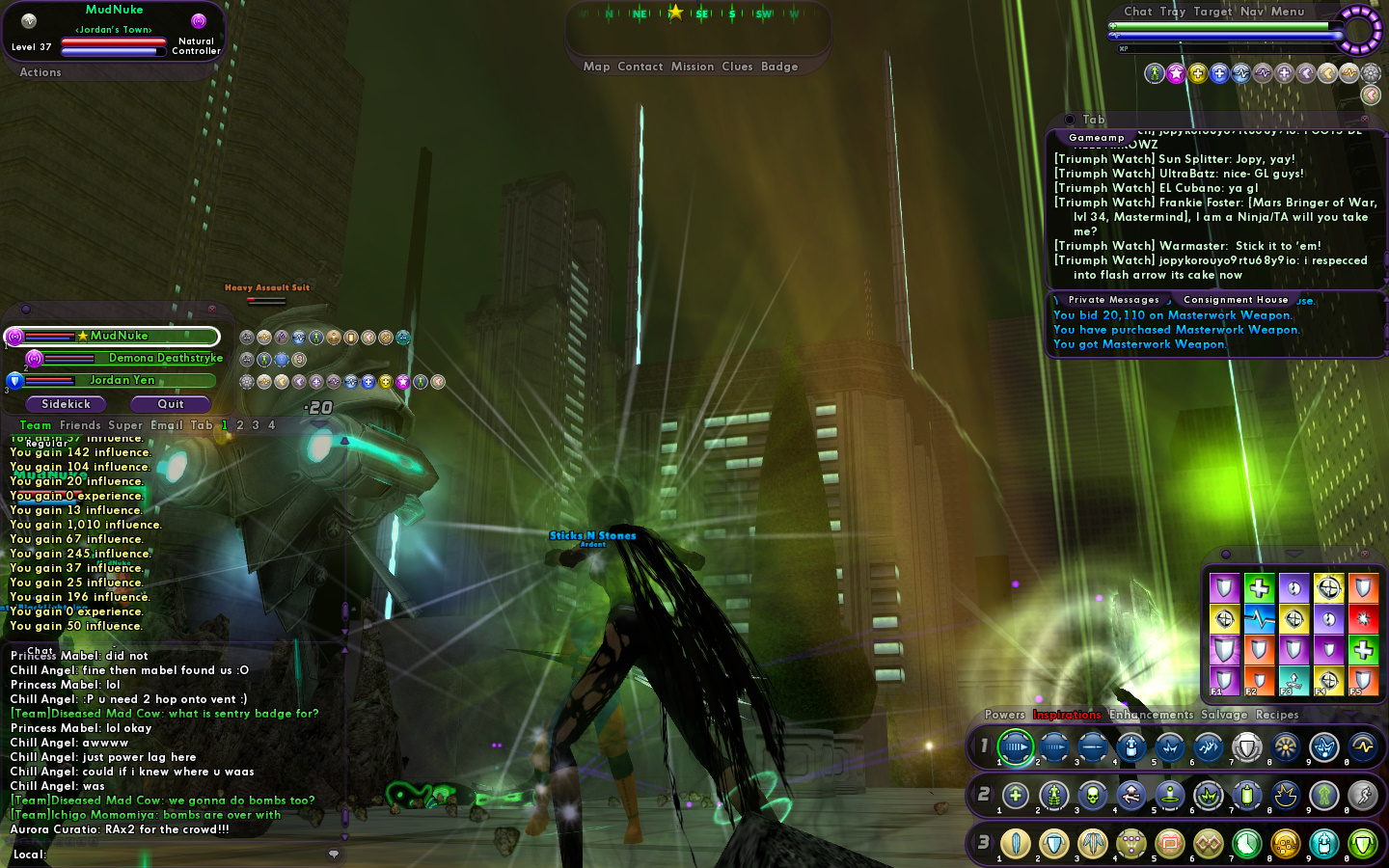1389x868 pixels.
Task: Select teammate Demona Deathstryke
Action: point(165,358)
